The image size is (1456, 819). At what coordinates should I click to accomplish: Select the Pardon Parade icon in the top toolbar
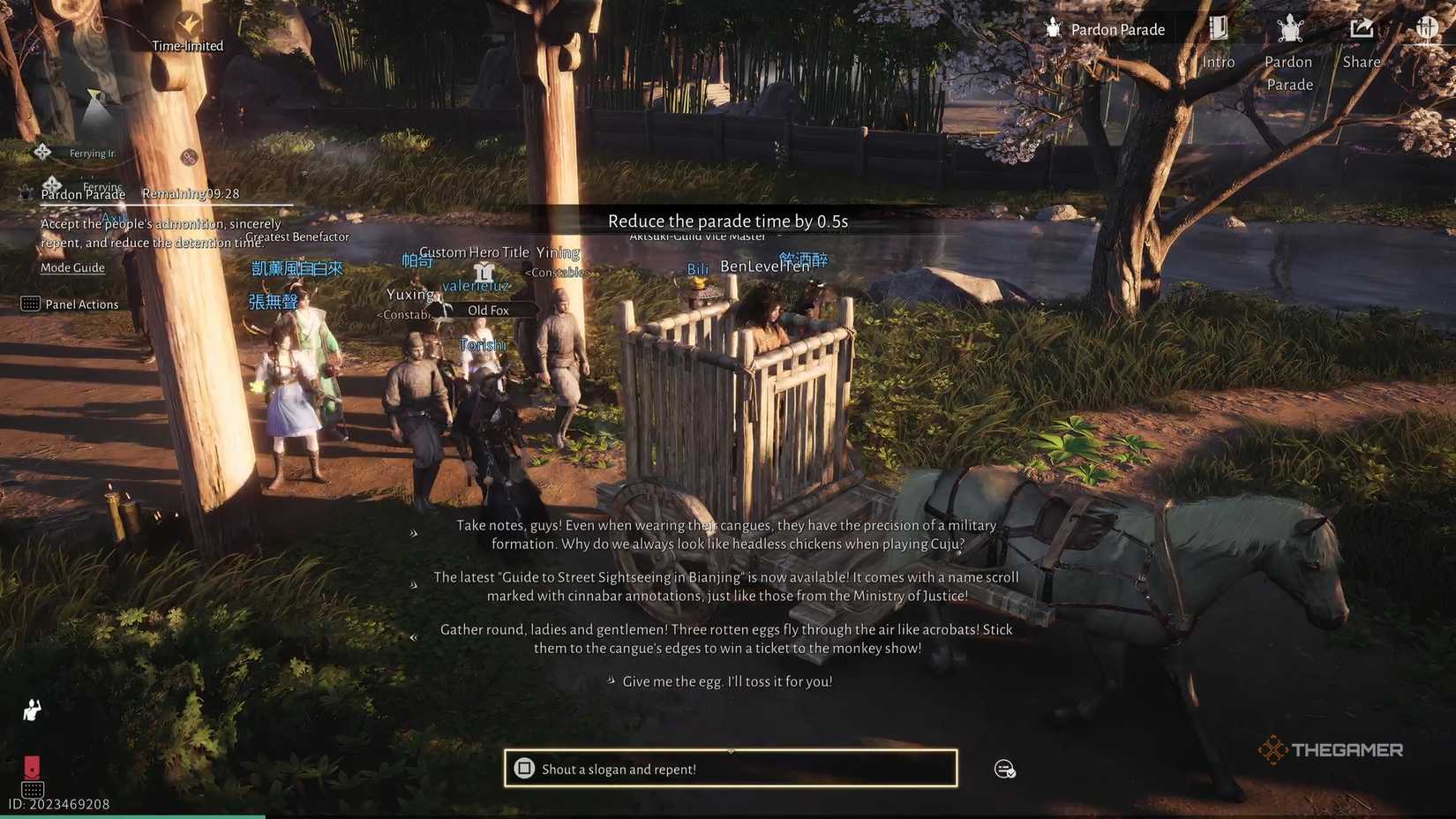tap(1289, 29)
